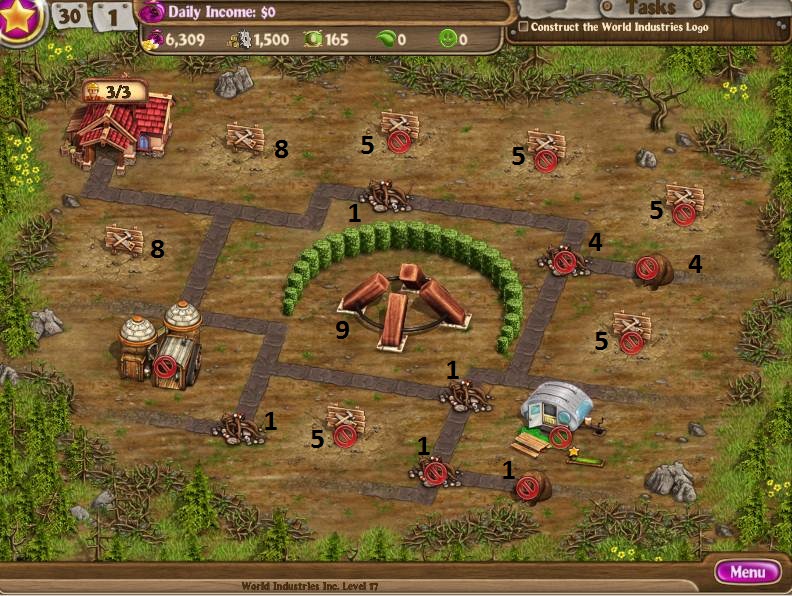792x596 pixels.
Task: Select the 3/3 workers badge
Action: tap(114, 92)
